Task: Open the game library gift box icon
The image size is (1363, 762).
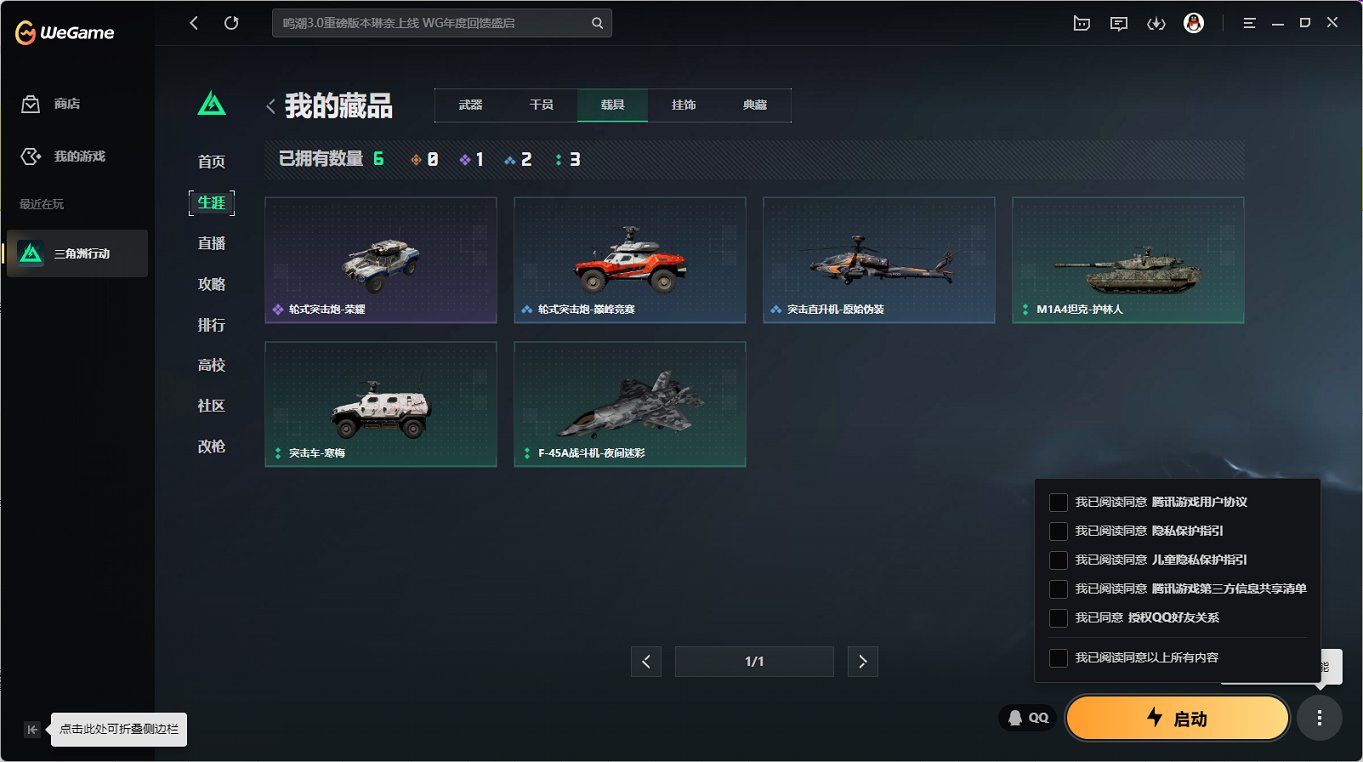Action: click(1081, 22)
